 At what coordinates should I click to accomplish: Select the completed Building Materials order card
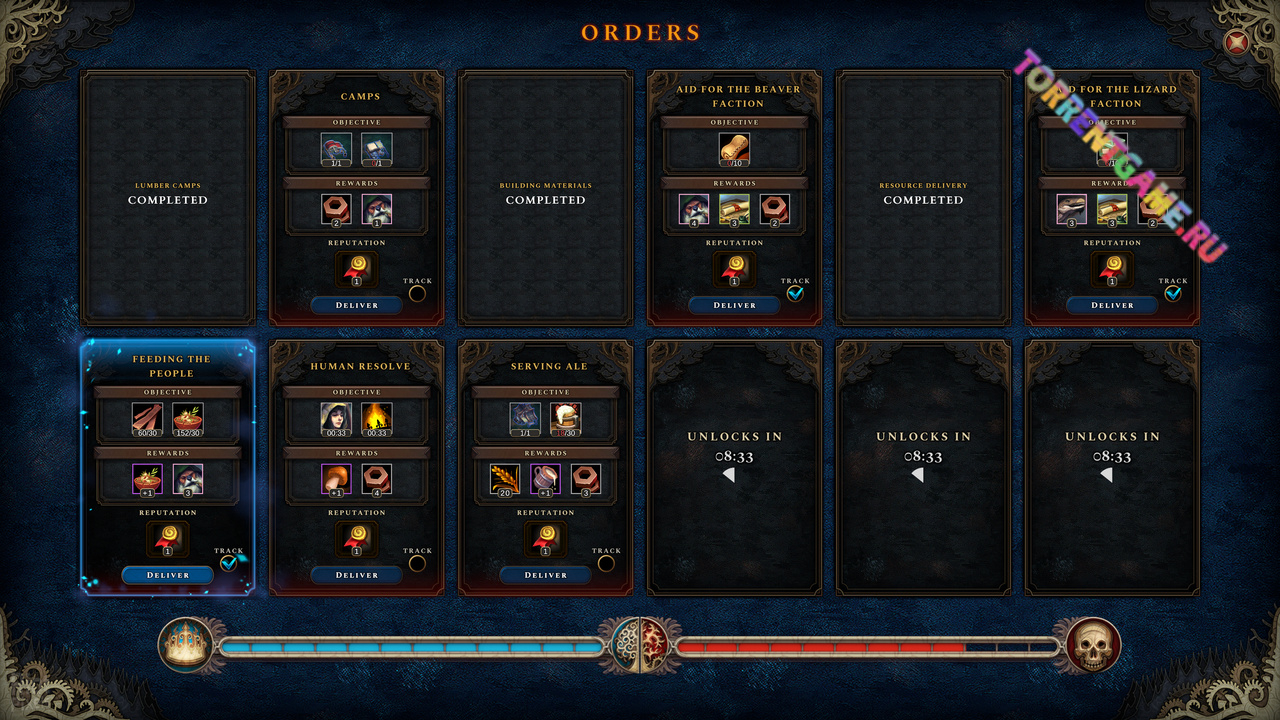click(x=545, y=197)
